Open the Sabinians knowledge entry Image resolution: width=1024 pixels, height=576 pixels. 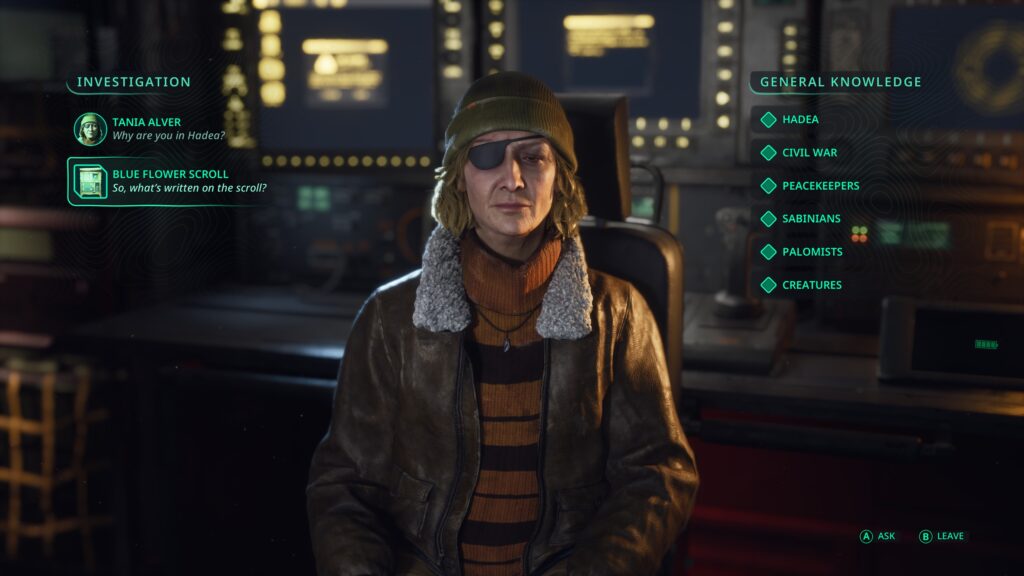tap(811, 218)
